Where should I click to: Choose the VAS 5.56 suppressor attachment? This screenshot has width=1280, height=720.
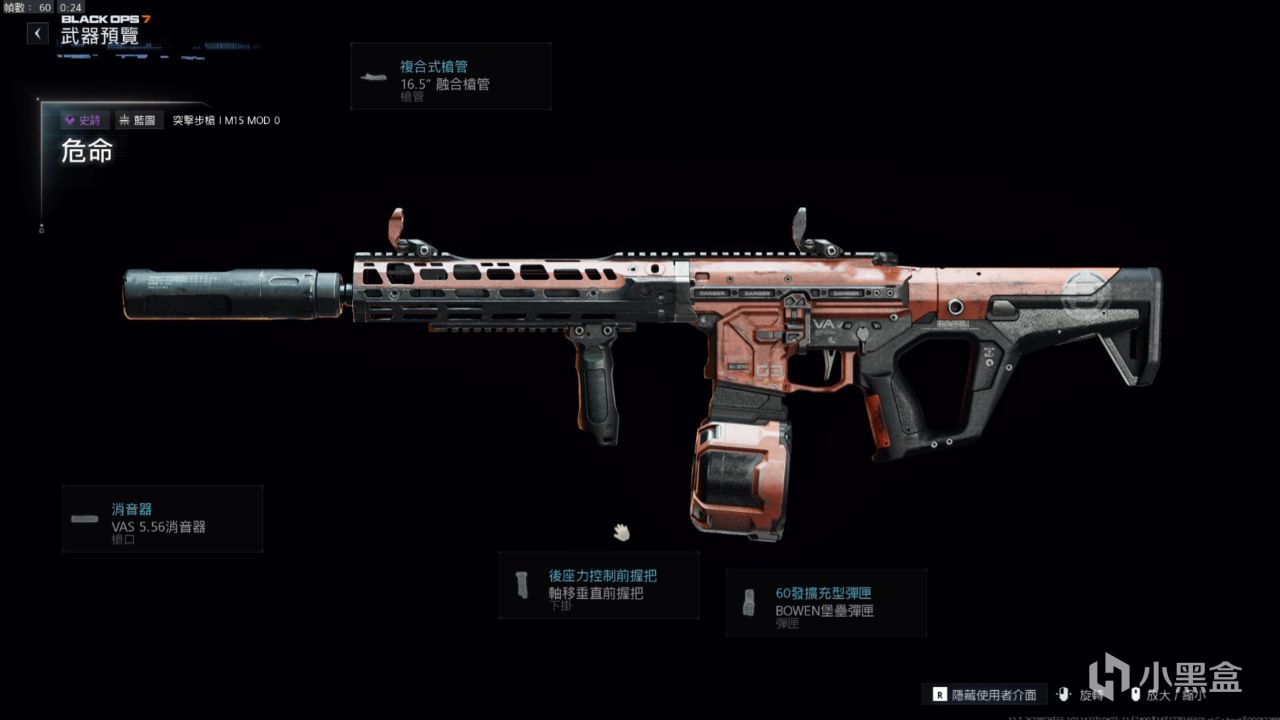click(x=162, y=519)
